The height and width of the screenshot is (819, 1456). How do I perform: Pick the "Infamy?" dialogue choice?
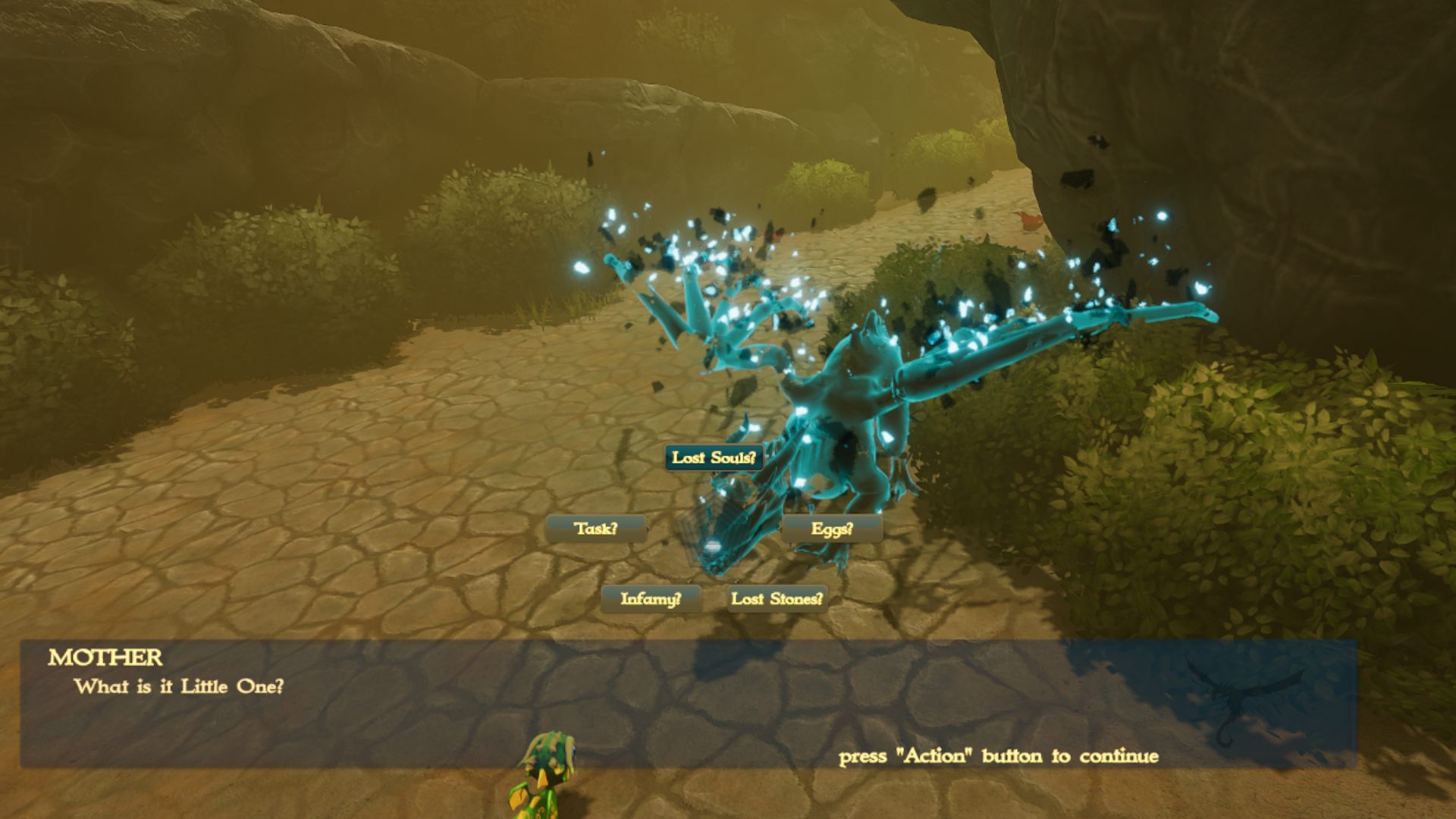pos(652,598)
